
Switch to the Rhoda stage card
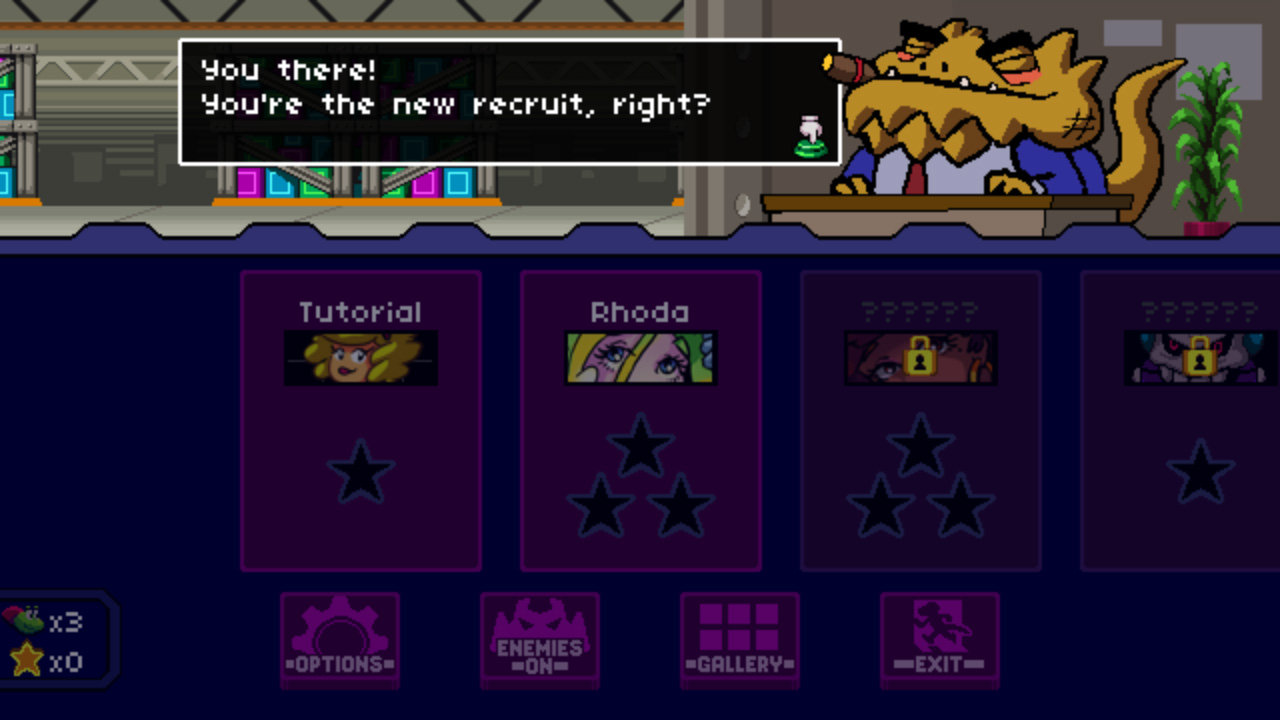(641, 420)
